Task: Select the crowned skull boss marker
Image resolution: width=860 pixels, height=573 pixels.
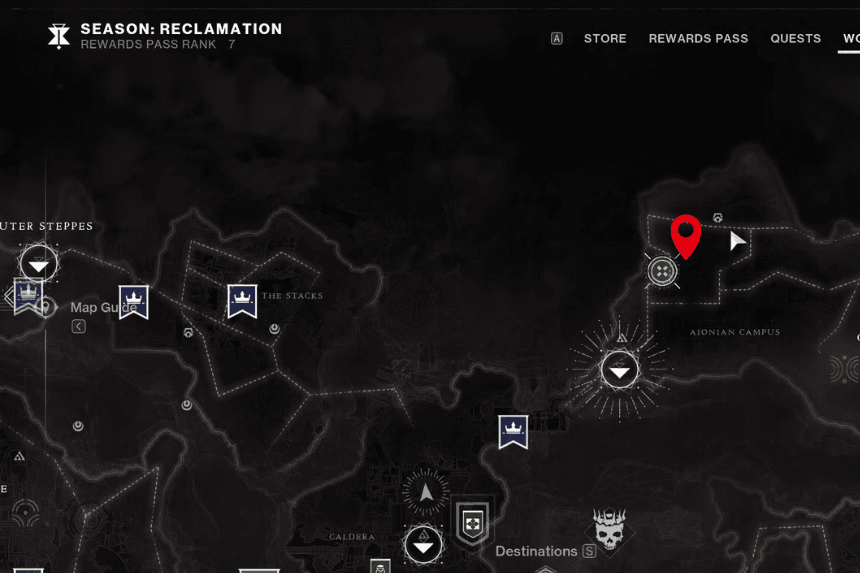Action: click(x=609, y=529)
